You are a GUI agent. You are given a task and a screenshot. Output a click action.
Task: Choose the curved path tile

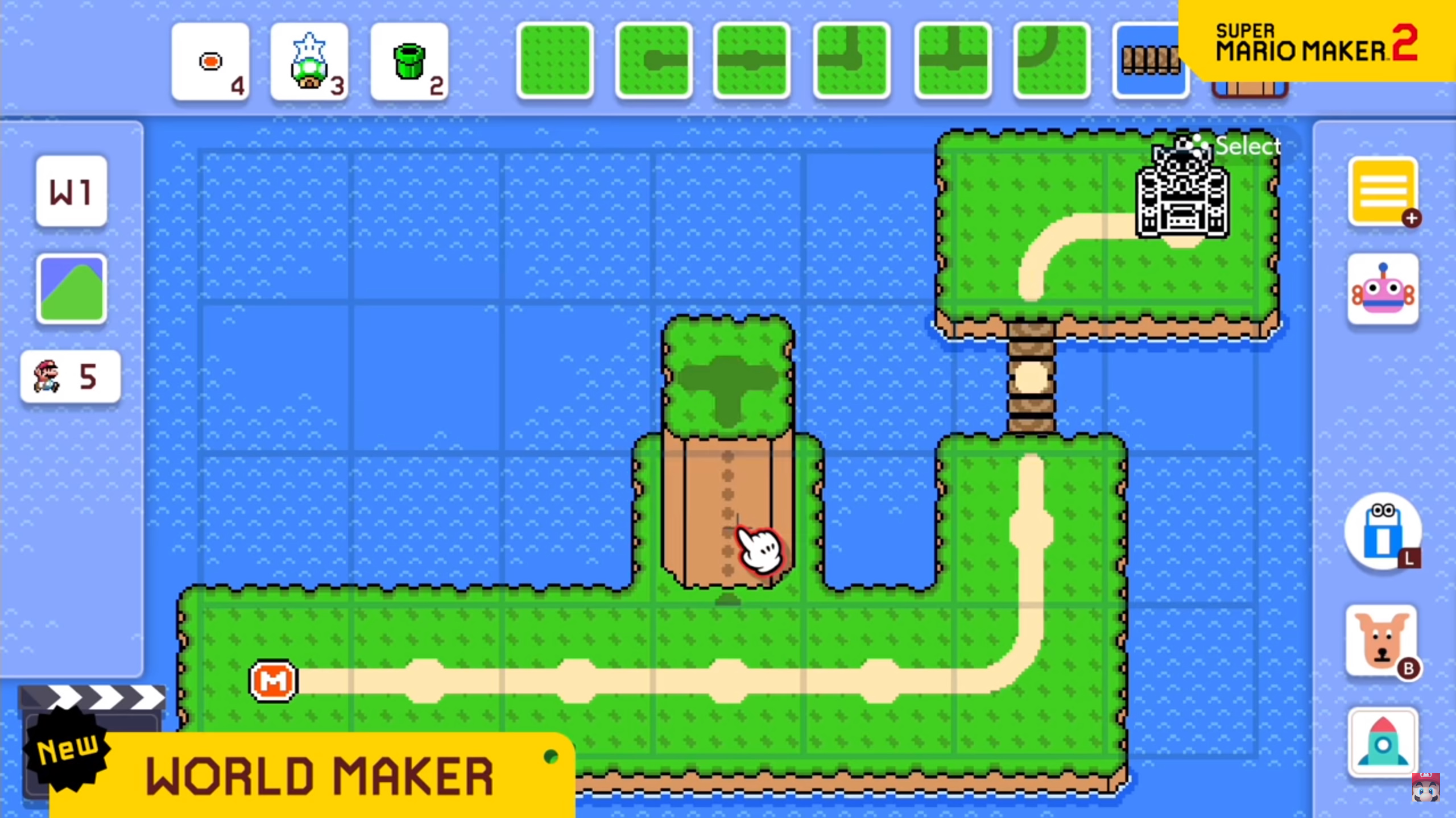(1052, 60)
